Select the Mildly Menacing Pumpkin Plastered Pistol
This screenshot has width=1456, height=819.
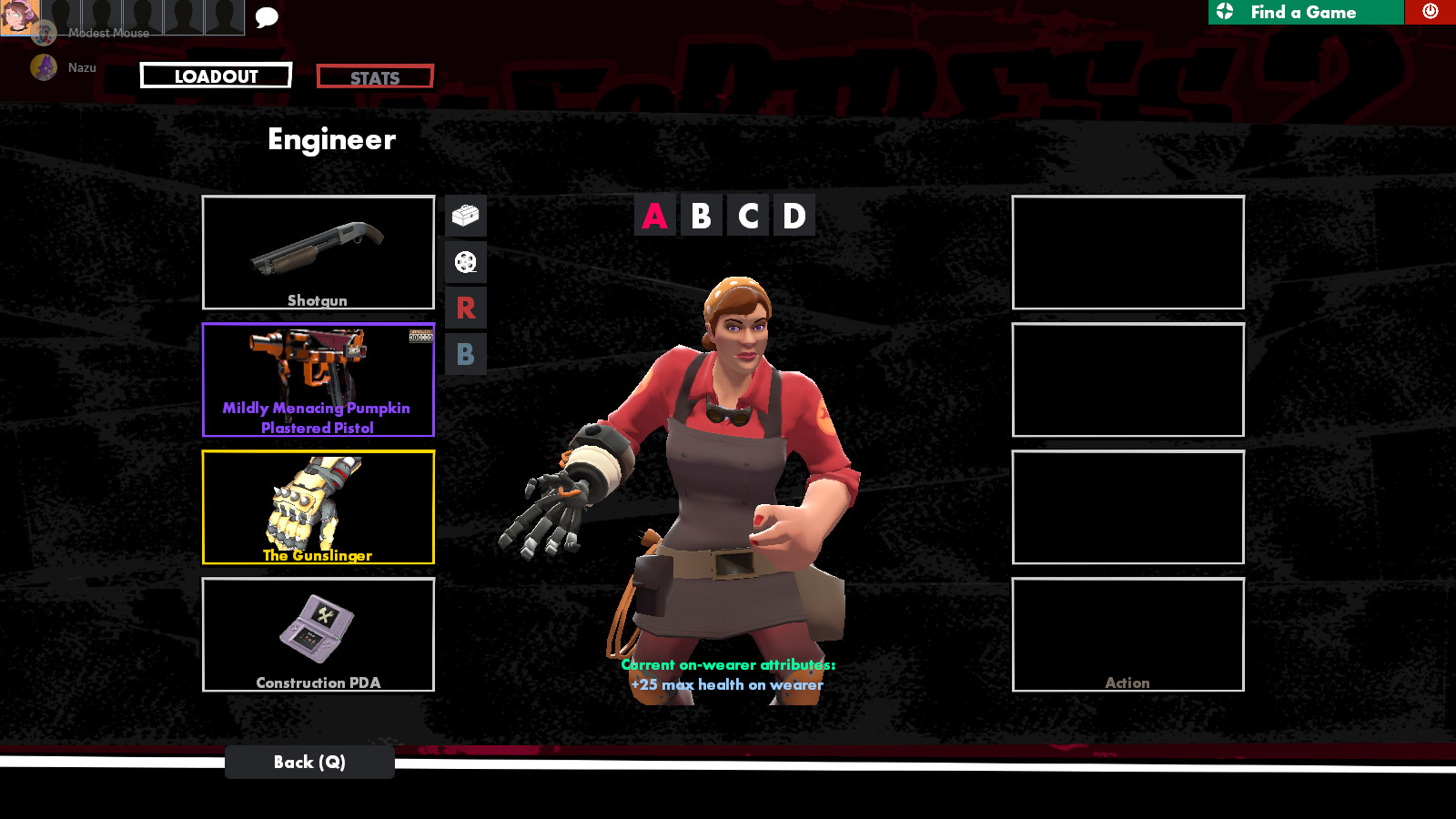318,378
